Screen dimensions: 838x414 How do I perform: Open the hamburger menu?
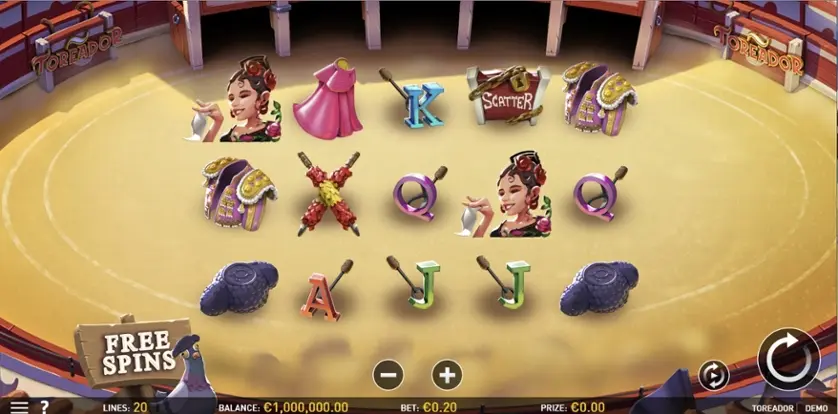(x=18, y=407)
